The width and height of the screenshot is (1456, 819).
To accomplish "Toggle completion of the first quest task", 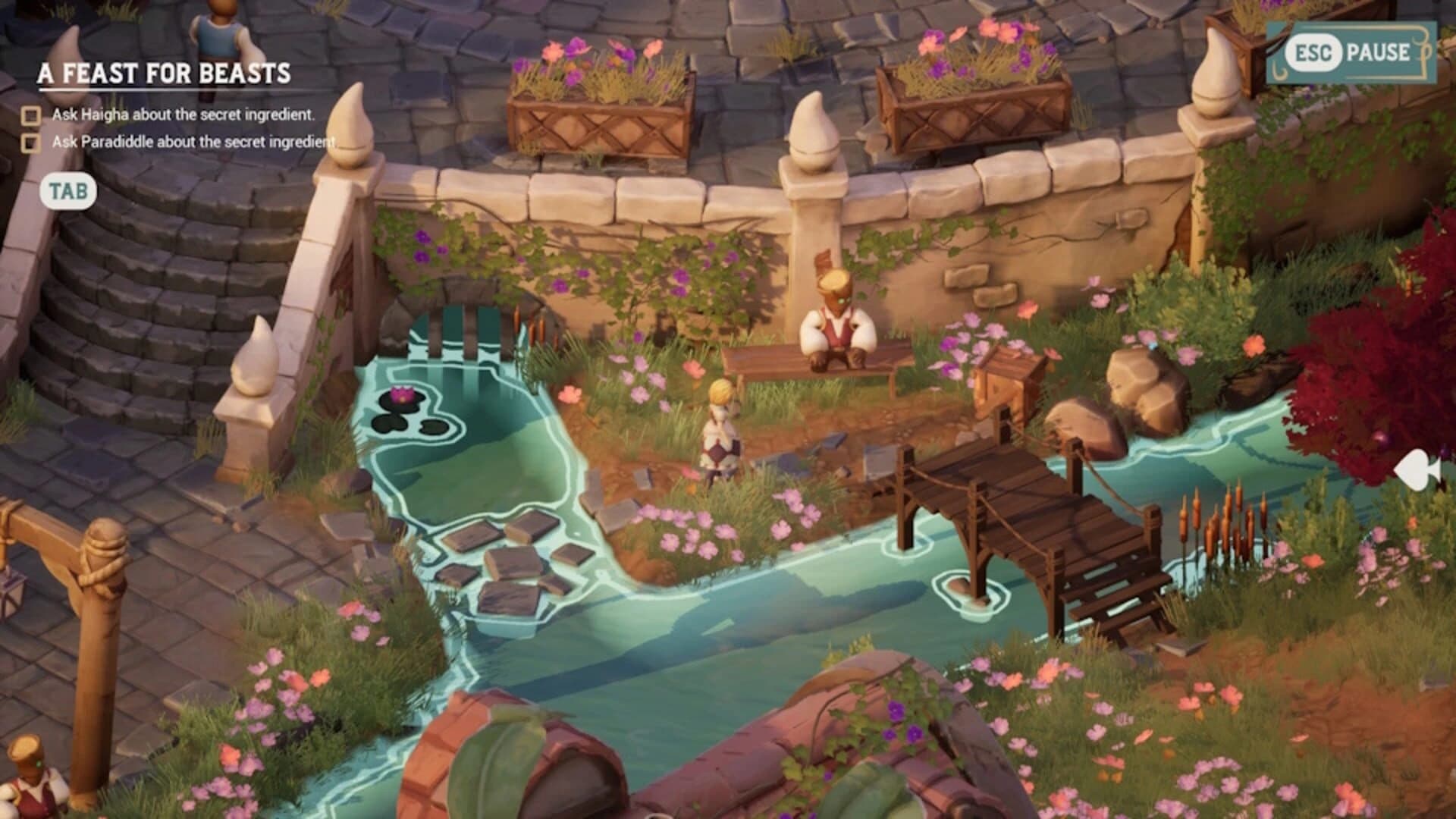I will point(30,115).
